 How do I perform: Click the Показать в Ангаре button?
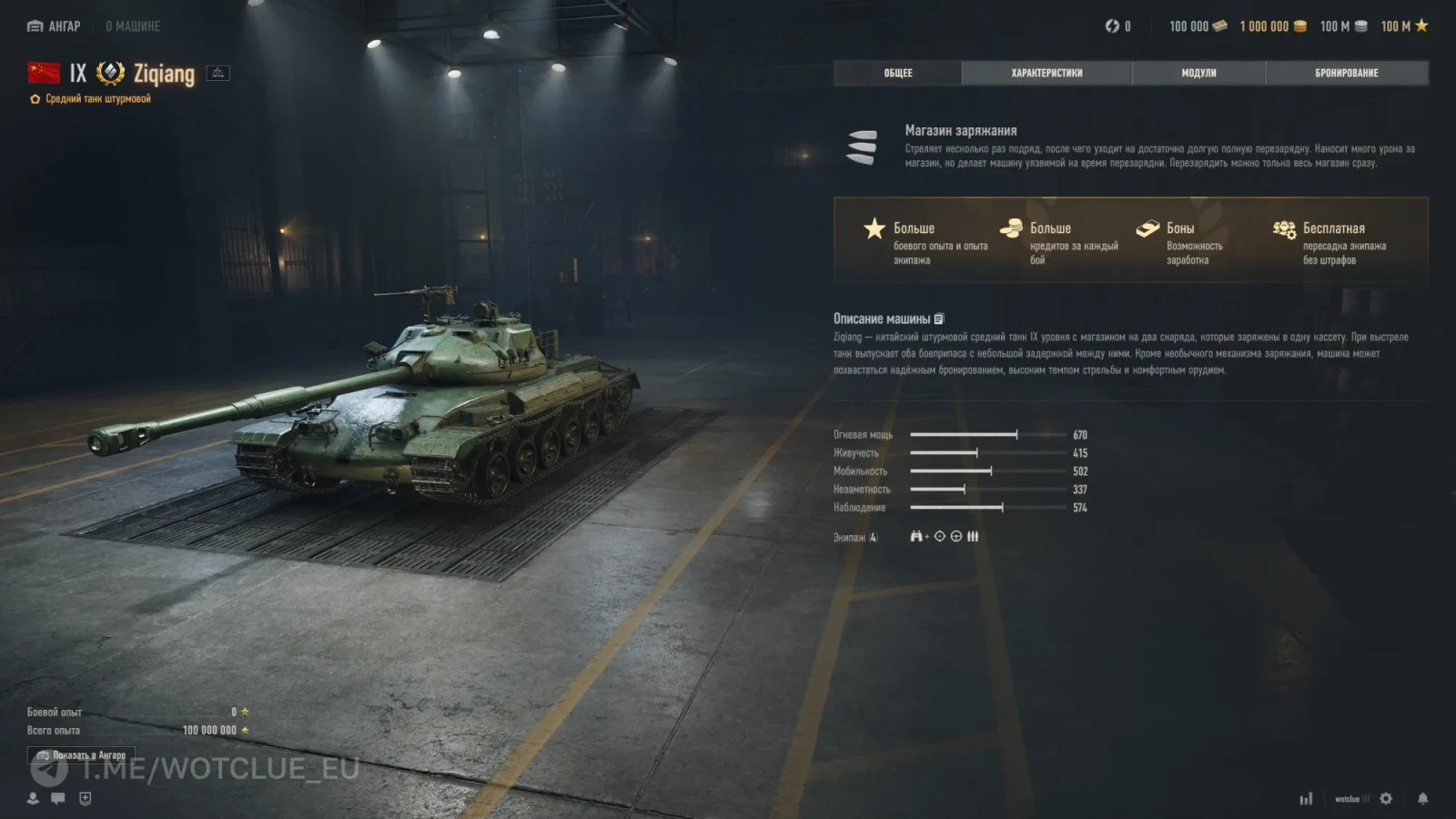click(x=81, y=755)
